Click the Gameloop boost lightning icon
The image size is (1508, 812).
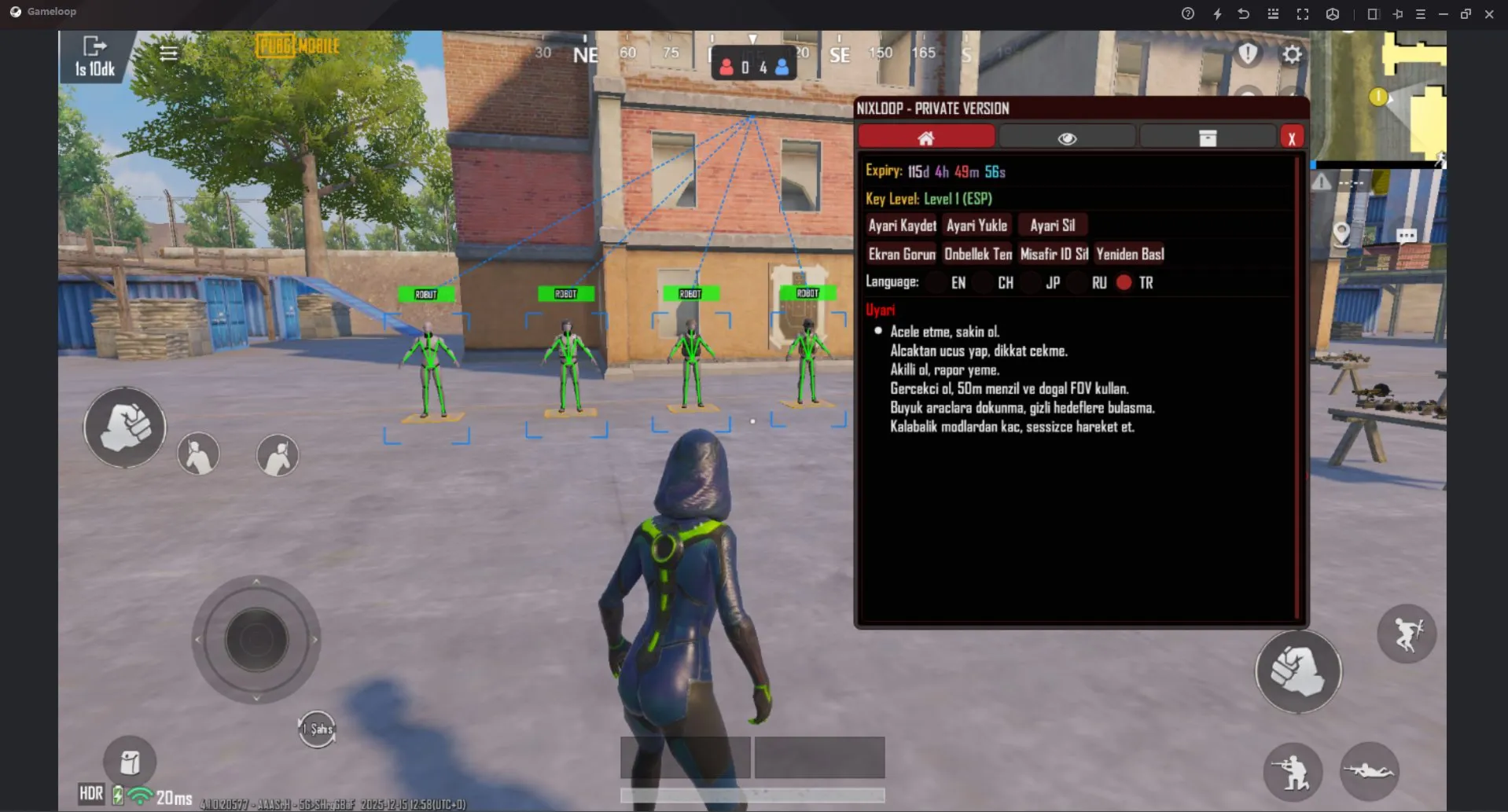point(1218,13)
